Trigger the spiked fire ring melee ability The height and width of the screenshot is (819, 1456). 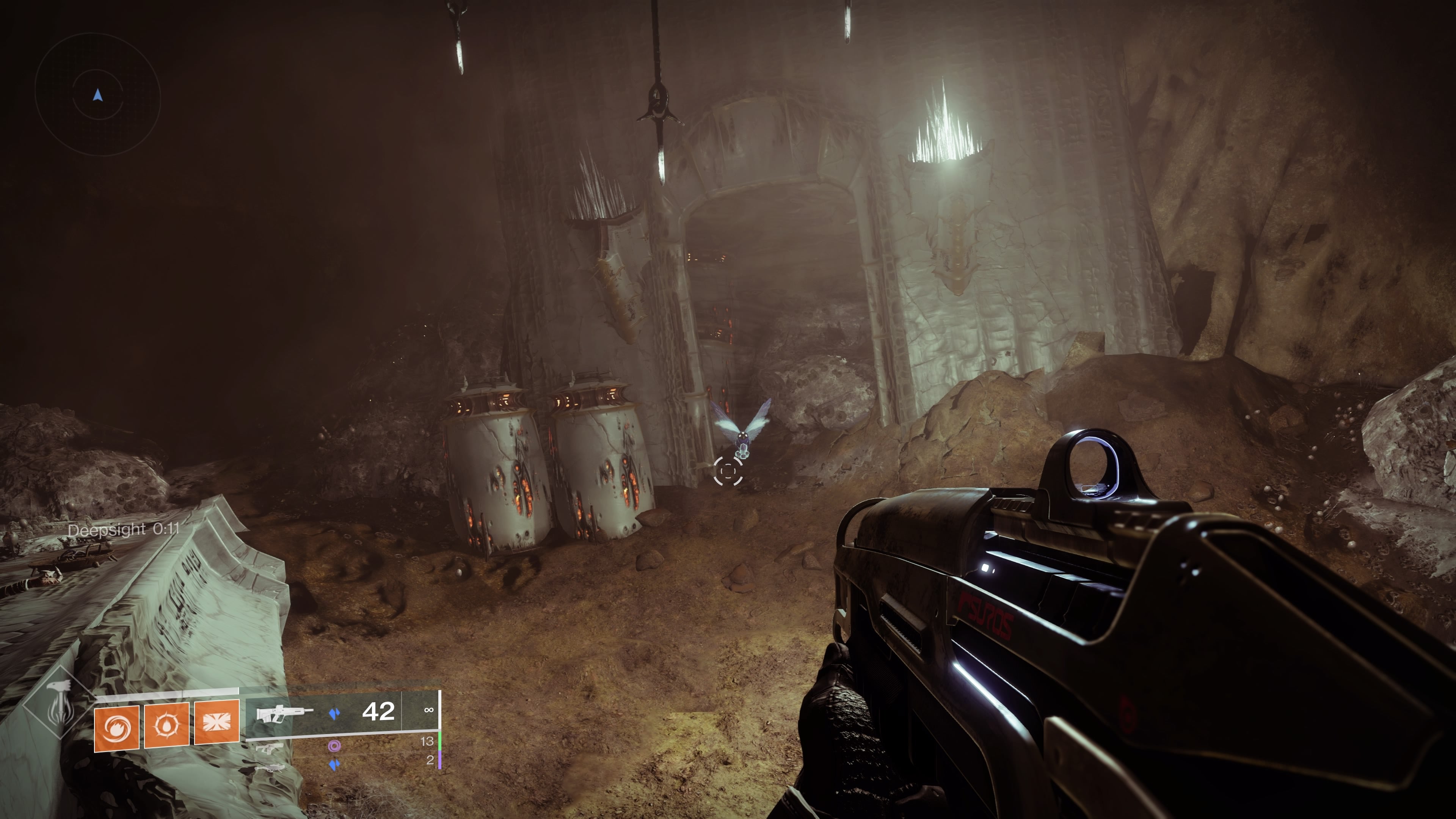(167, 725)
